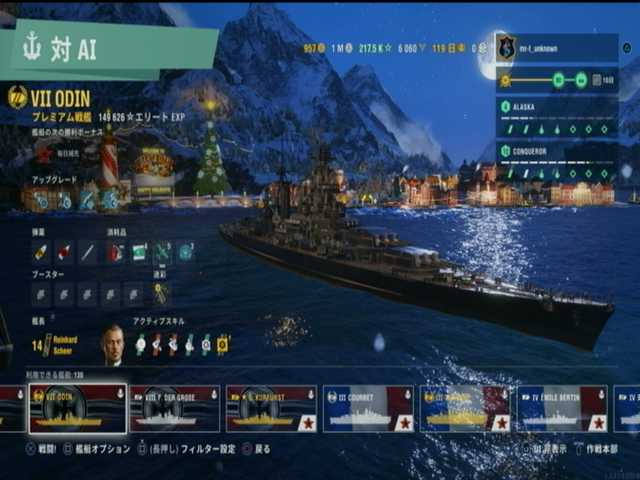Select the VII Odin ship card
Screen dimensions: 640x480
[78, 408]
